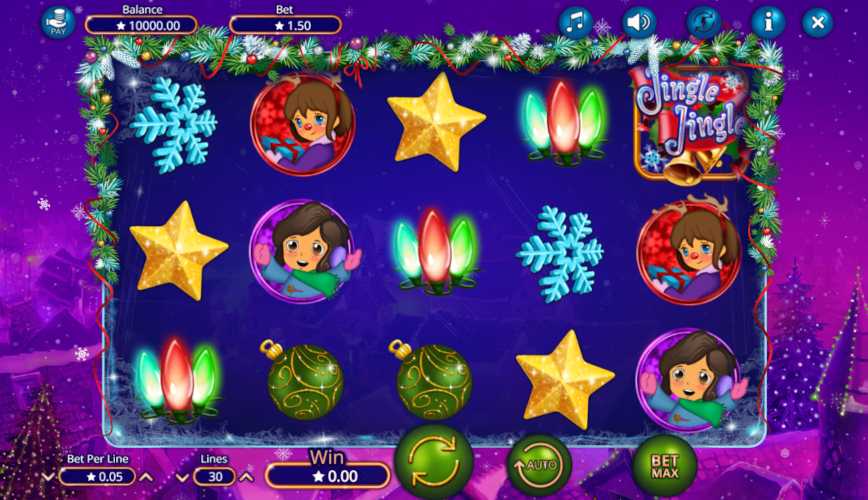Click the blue circular arrows button
The height and width of the screenshot is (500, 868).
[x=704, y=22]
